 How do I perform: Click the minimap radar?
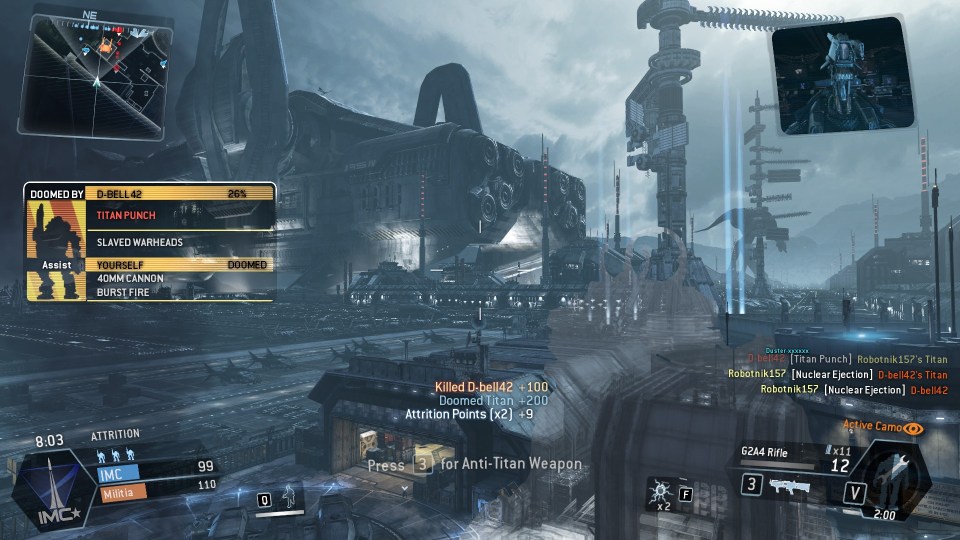coord(96,72)
